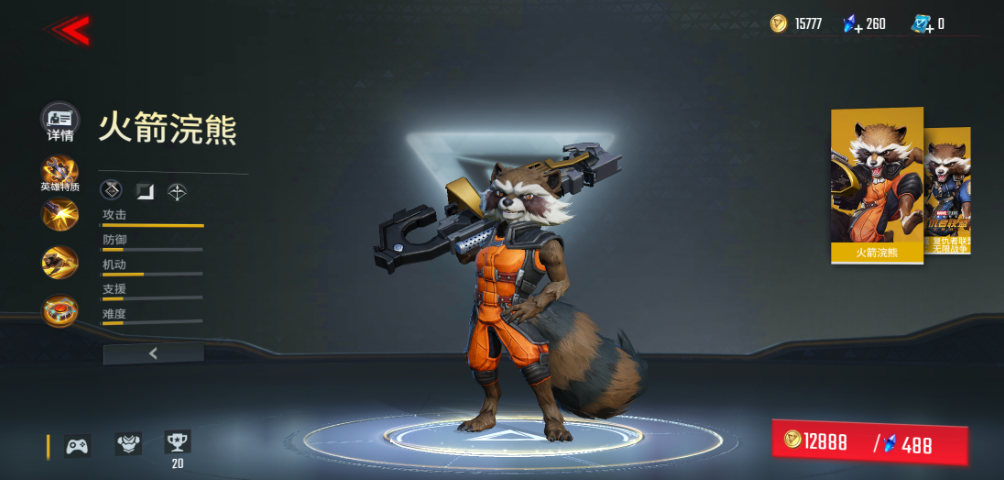Image resolution: width=1004 pixels, height=480 pixels.
Task: Open the trophy icon tab
Action: pyautogui.click(x=178, y=442)
